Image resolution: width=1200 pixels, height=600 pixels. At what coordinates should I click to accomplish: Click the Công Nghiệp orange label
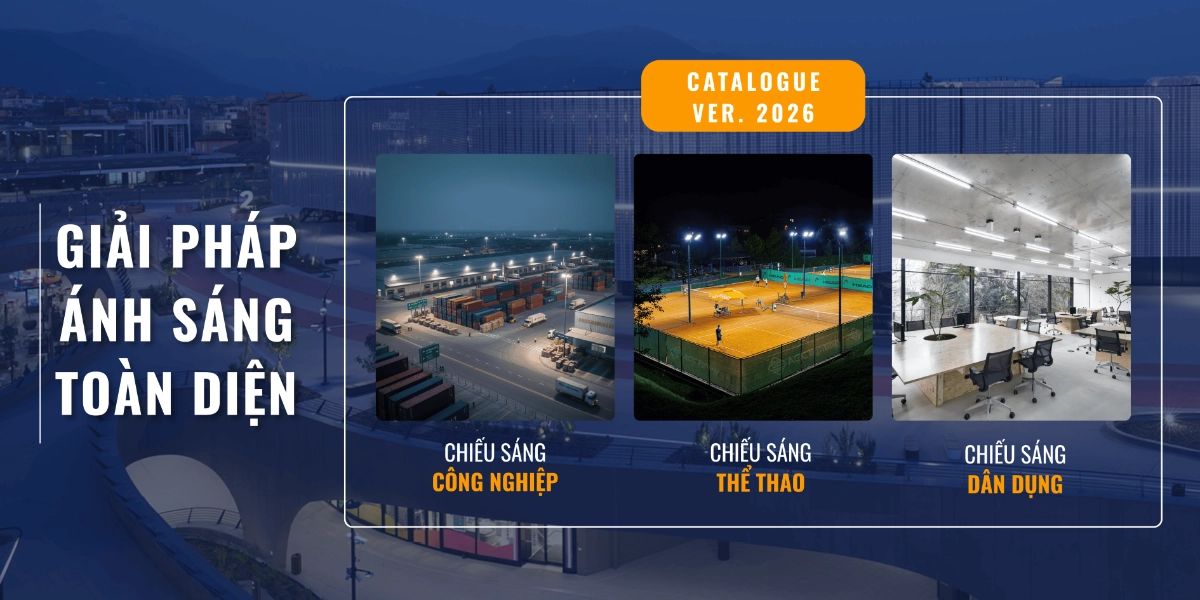495,483
